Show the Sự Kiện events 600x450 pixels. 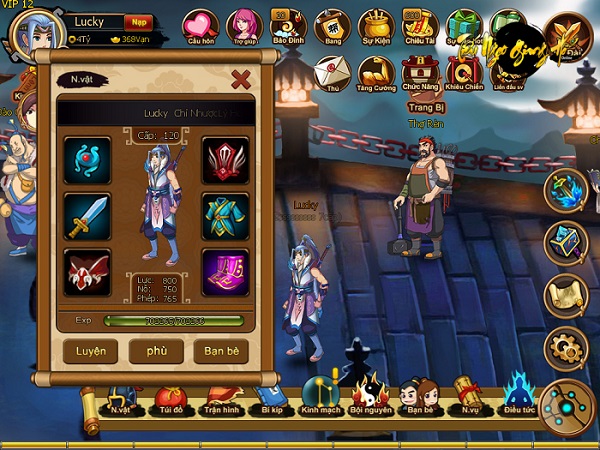(x=375, y=27)
